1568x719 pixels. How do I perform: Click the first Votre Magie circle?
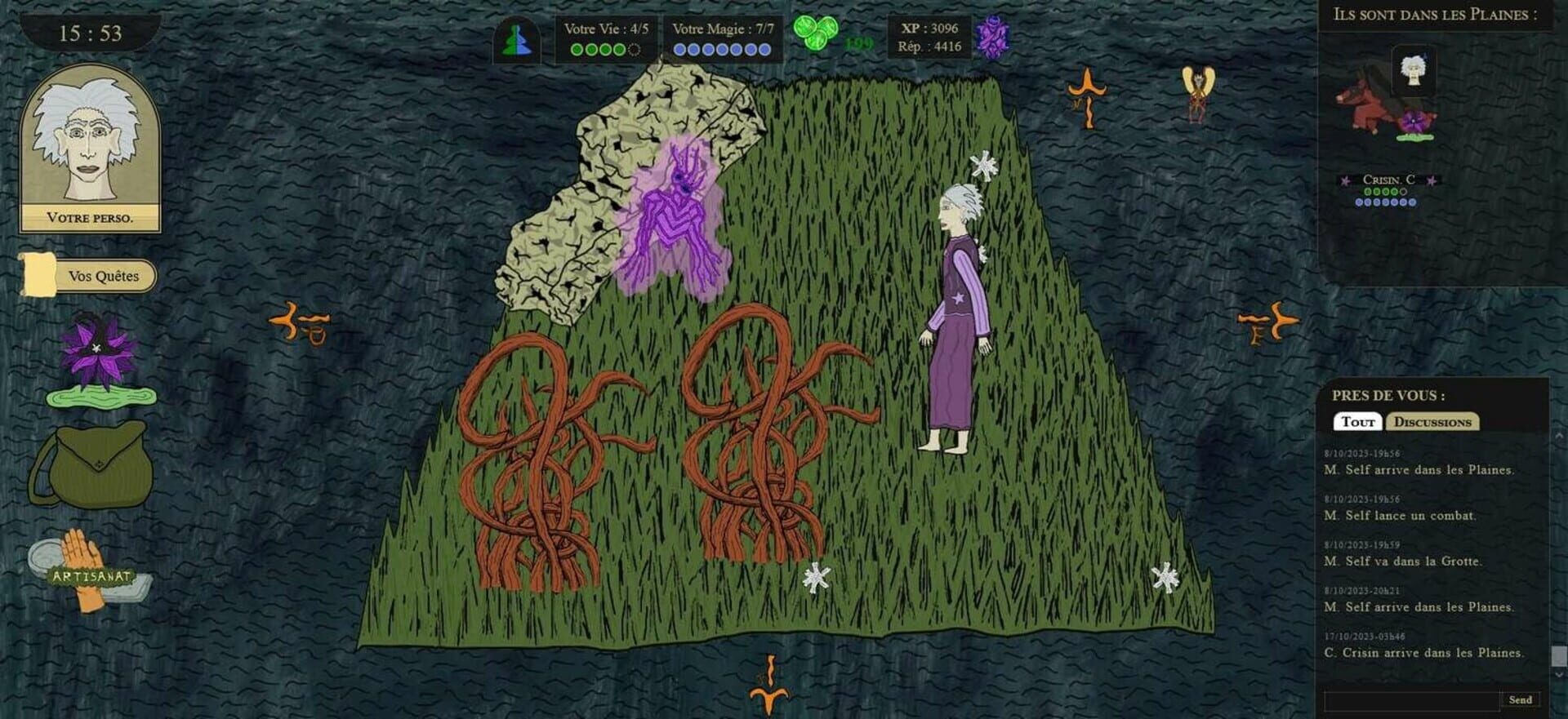(x=679, y=51)
